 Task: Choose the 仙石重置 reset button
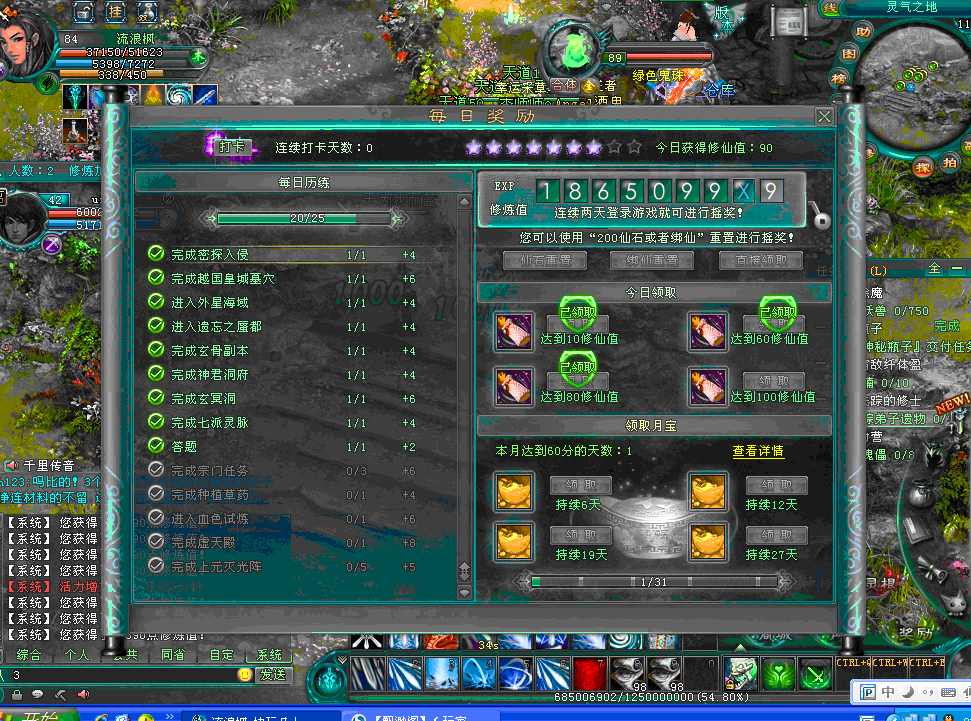tap(545, 260)
